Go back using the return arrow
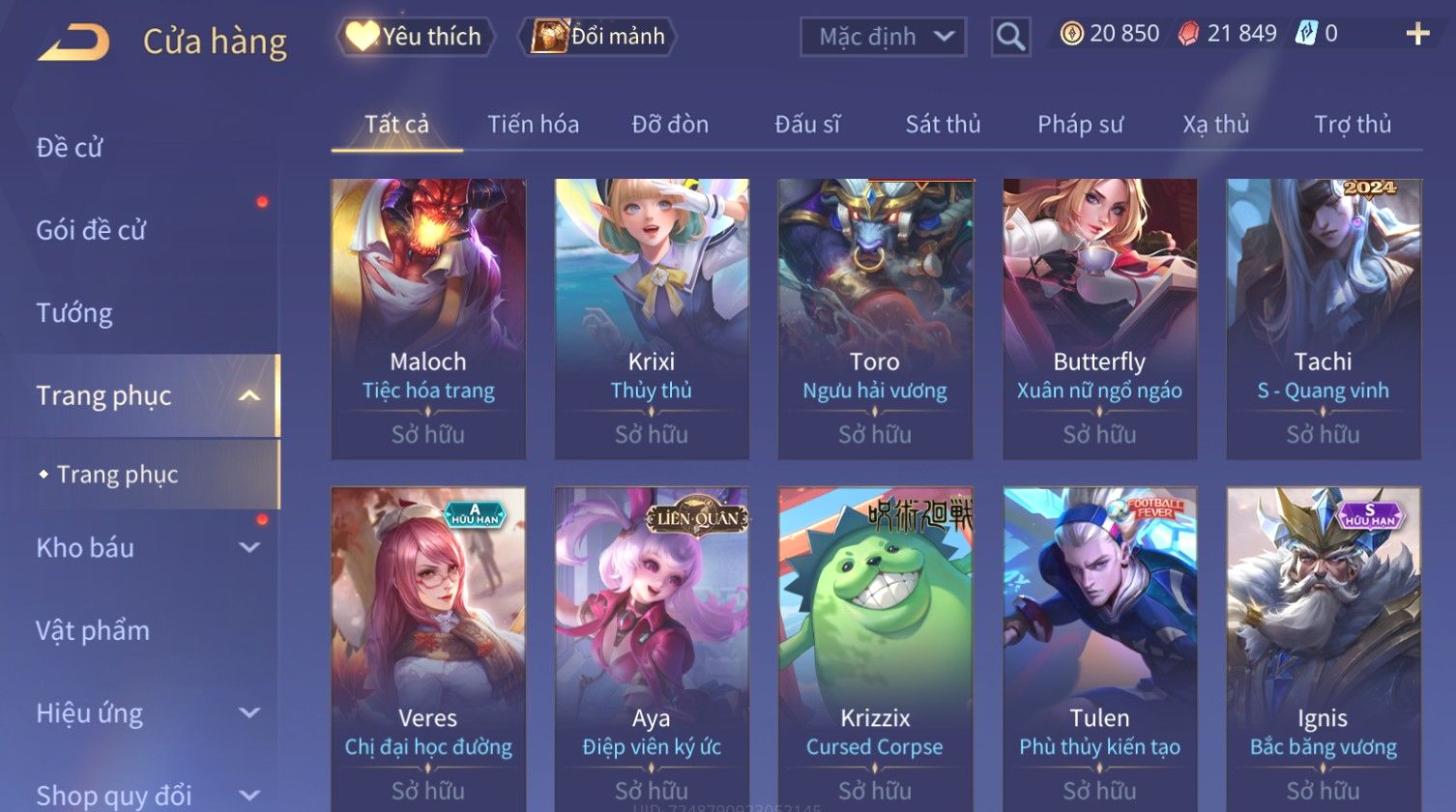This screenshot has width=1456, height=812. (x=73, y=42)
